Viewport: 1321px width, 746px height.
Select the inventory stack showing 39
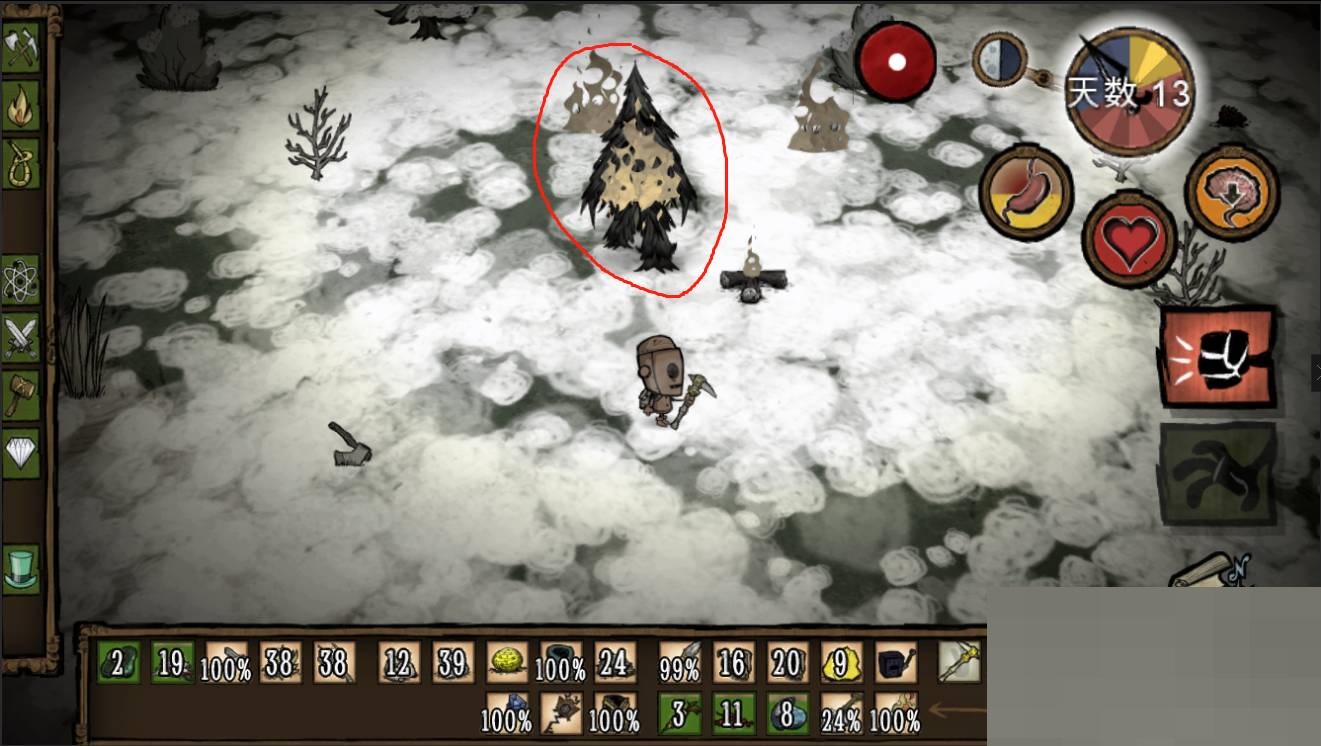point(453,662)
